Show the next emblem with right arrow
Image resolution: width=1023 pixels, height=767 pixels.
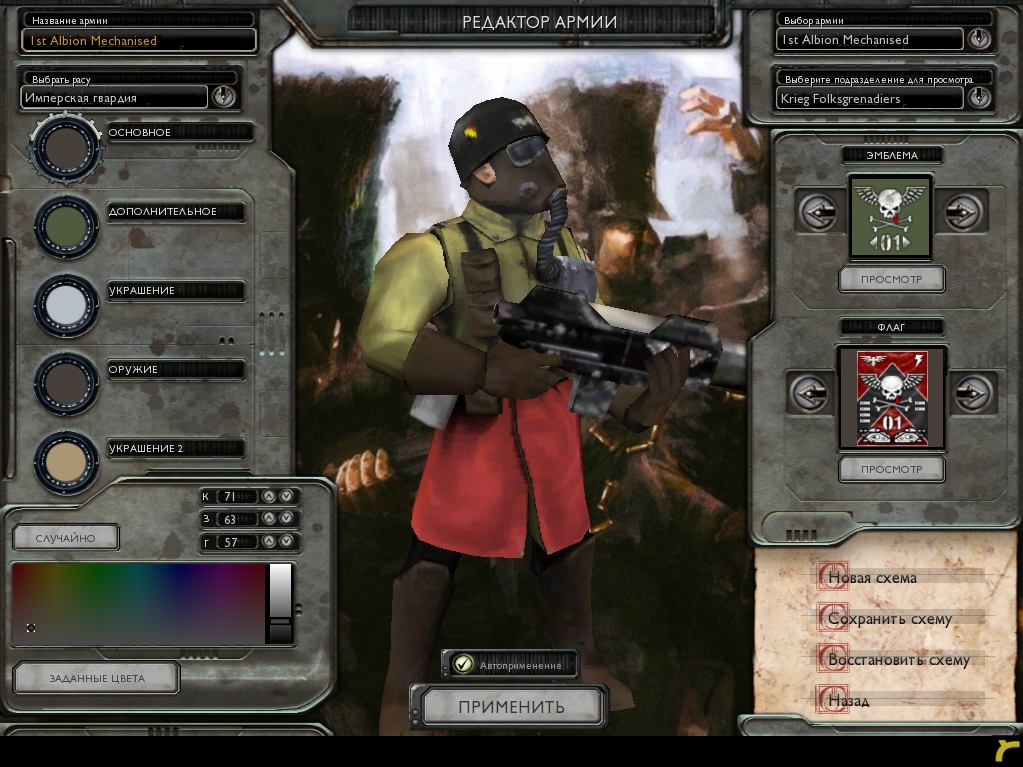pyautogui.click(x=962, y=212)
